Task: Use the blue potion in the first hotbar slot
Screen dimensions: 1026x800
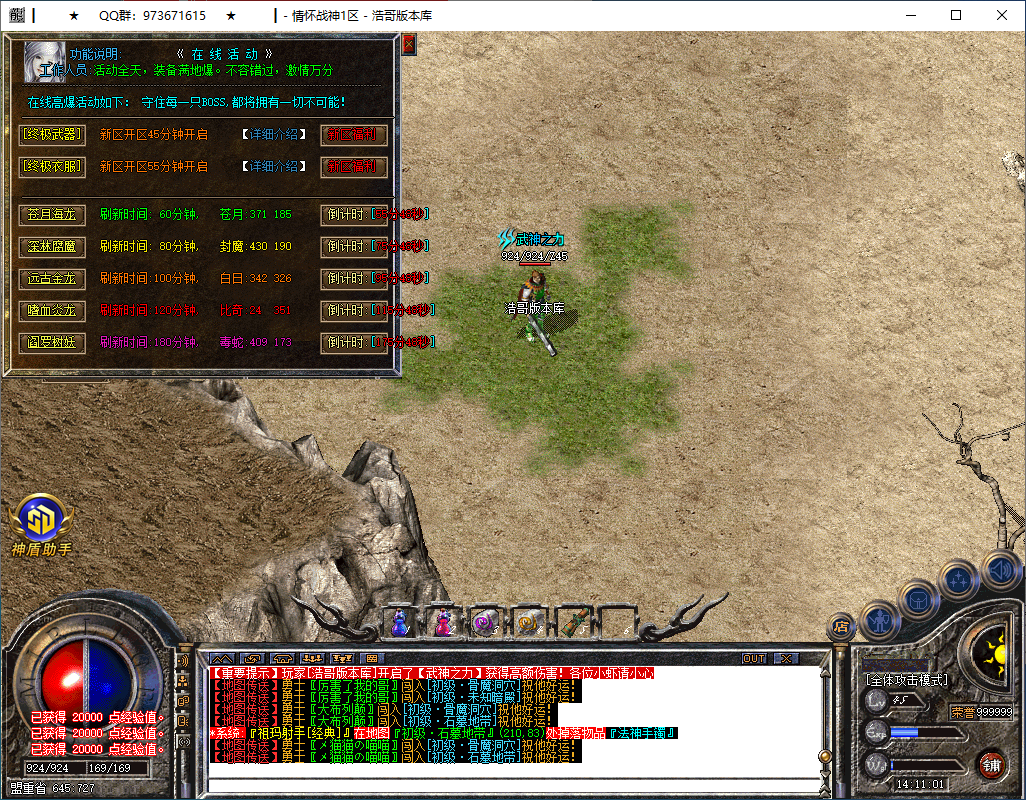Action: point(400,622)
